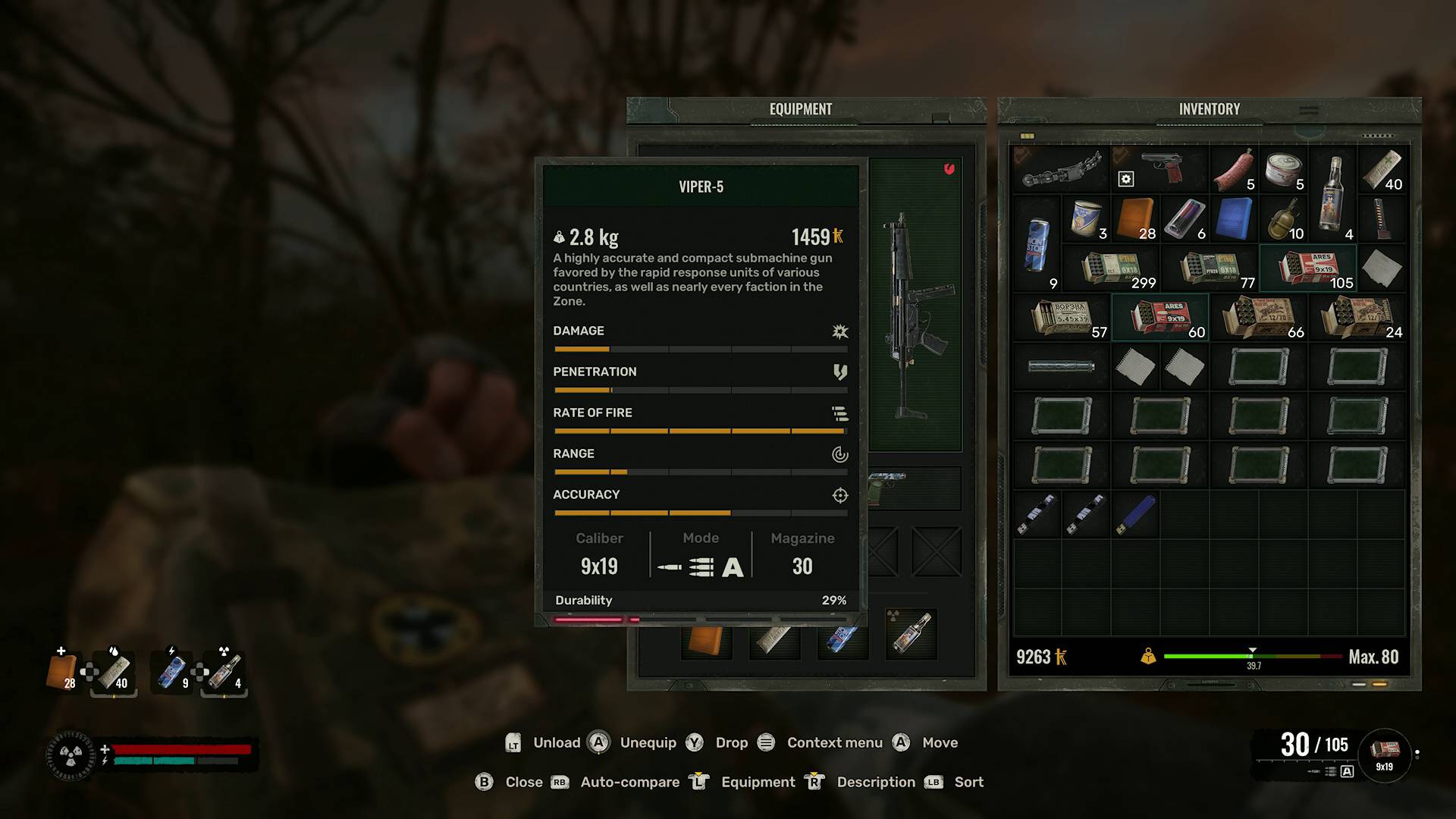
Task: Select the Ares 9x19 ammo stack of 105
Action: (1308, 268)
